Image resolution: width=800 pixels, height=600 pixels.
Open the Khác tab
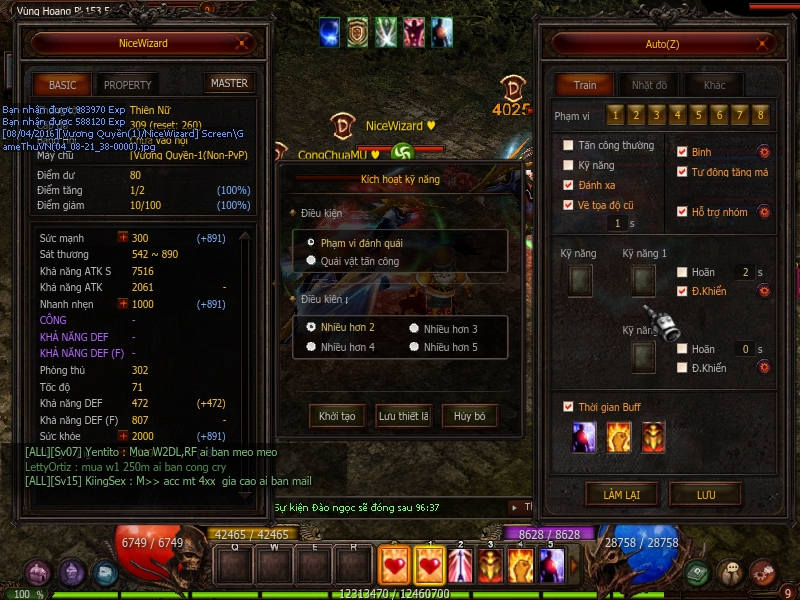714,85
